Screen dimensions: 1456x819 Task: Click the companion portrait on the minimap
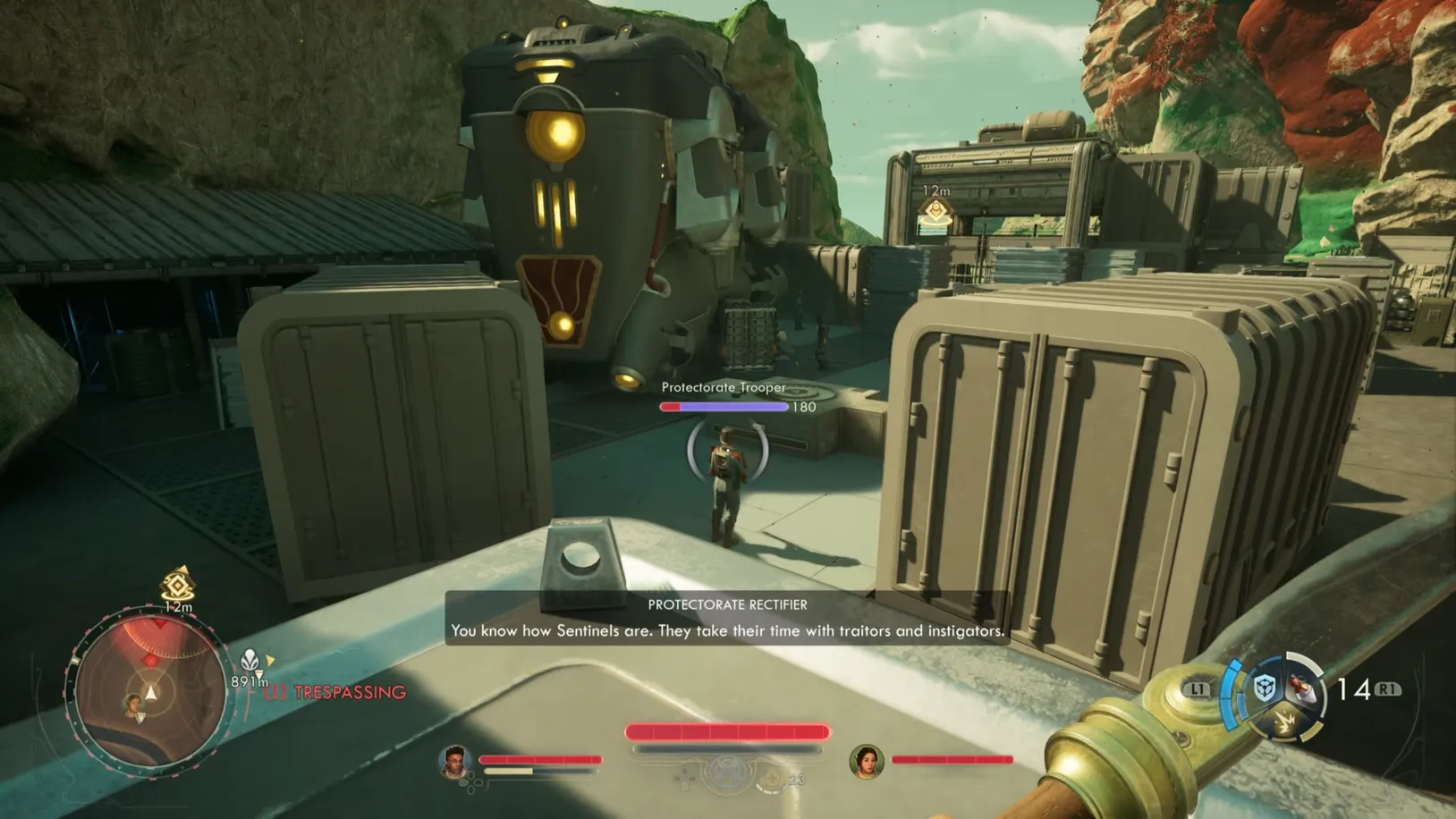click(x=134, y=705)
